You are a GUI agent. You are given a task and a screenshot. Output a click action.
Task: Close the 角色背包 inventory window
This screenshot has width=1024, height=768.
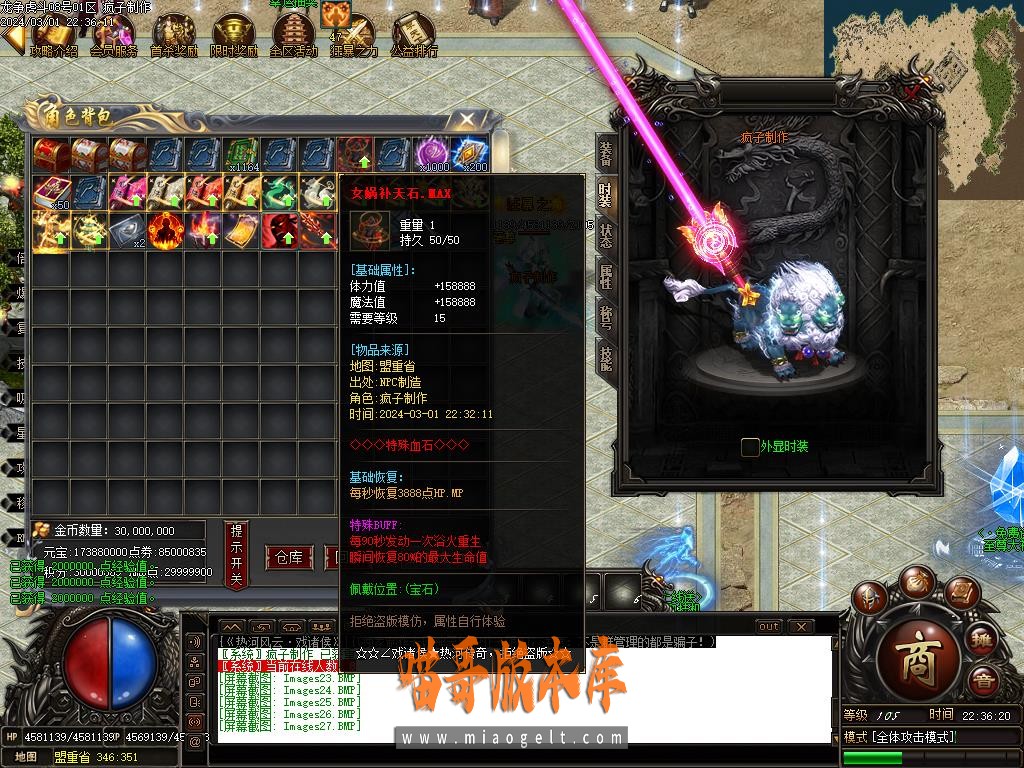pyautogui.click(x=467, y=119)
